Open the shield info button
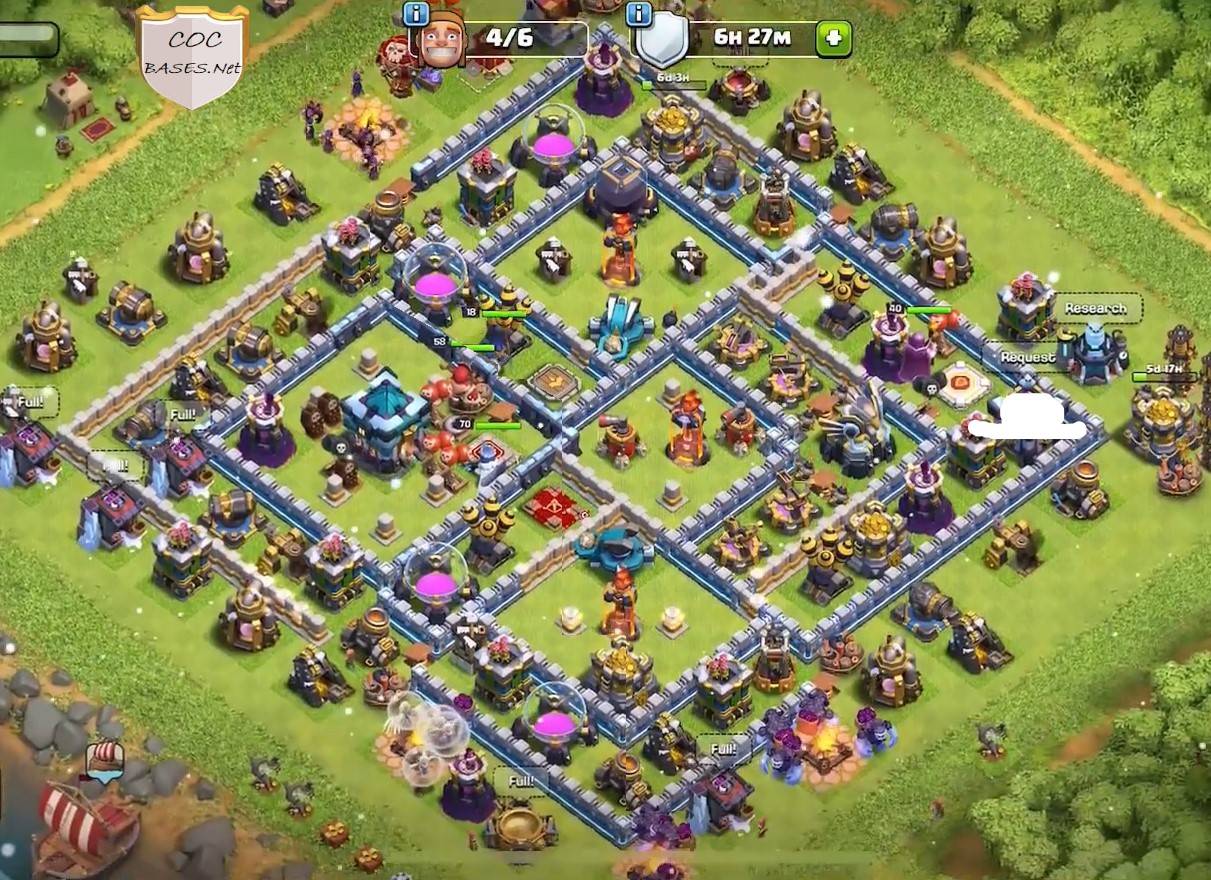This screenshot has width=1211, height=880. pos(639,14)
